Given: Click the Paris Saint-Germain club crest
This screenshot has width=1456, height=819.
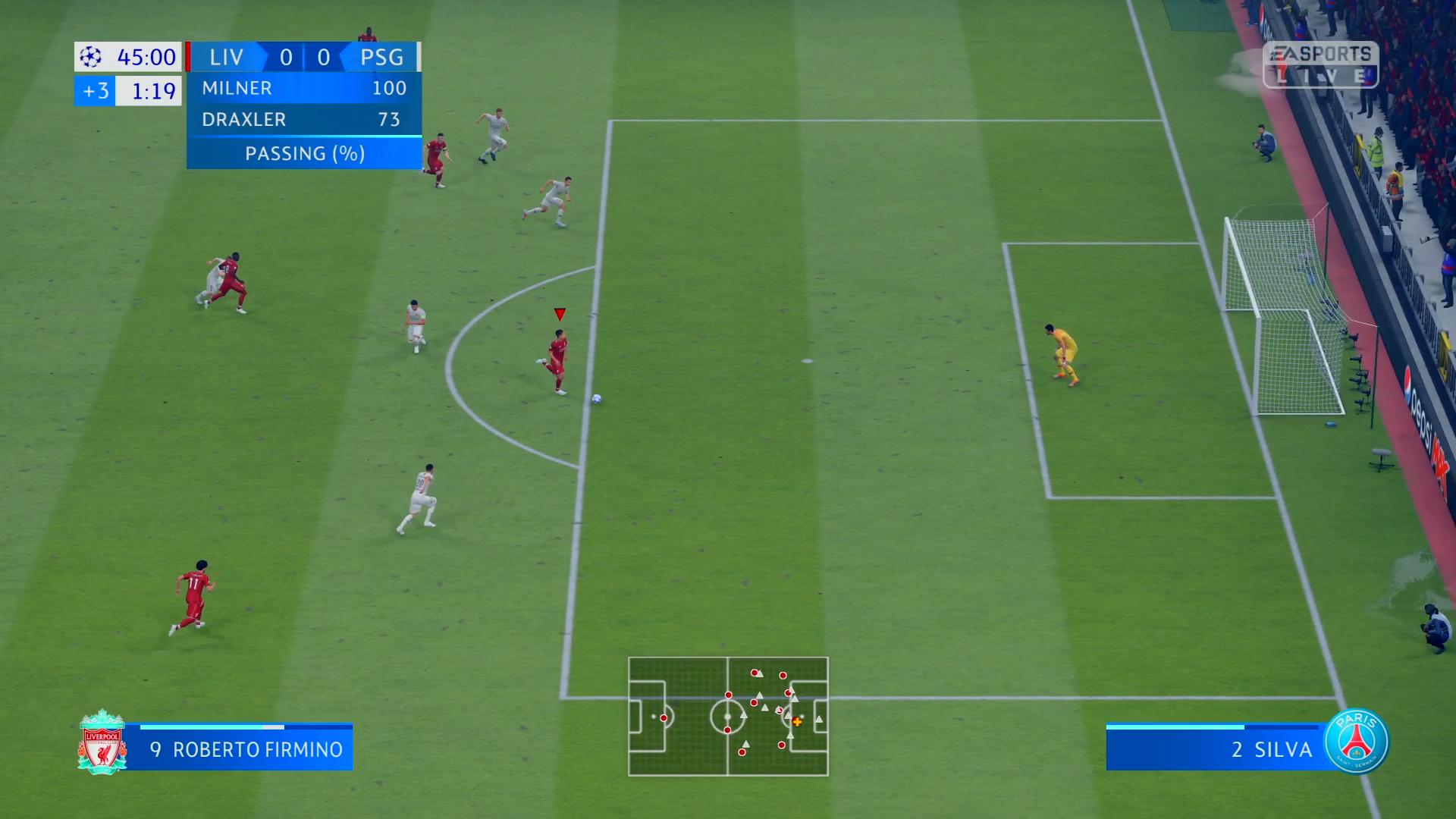Looking at the screenshot, I should coord(1357,742).
